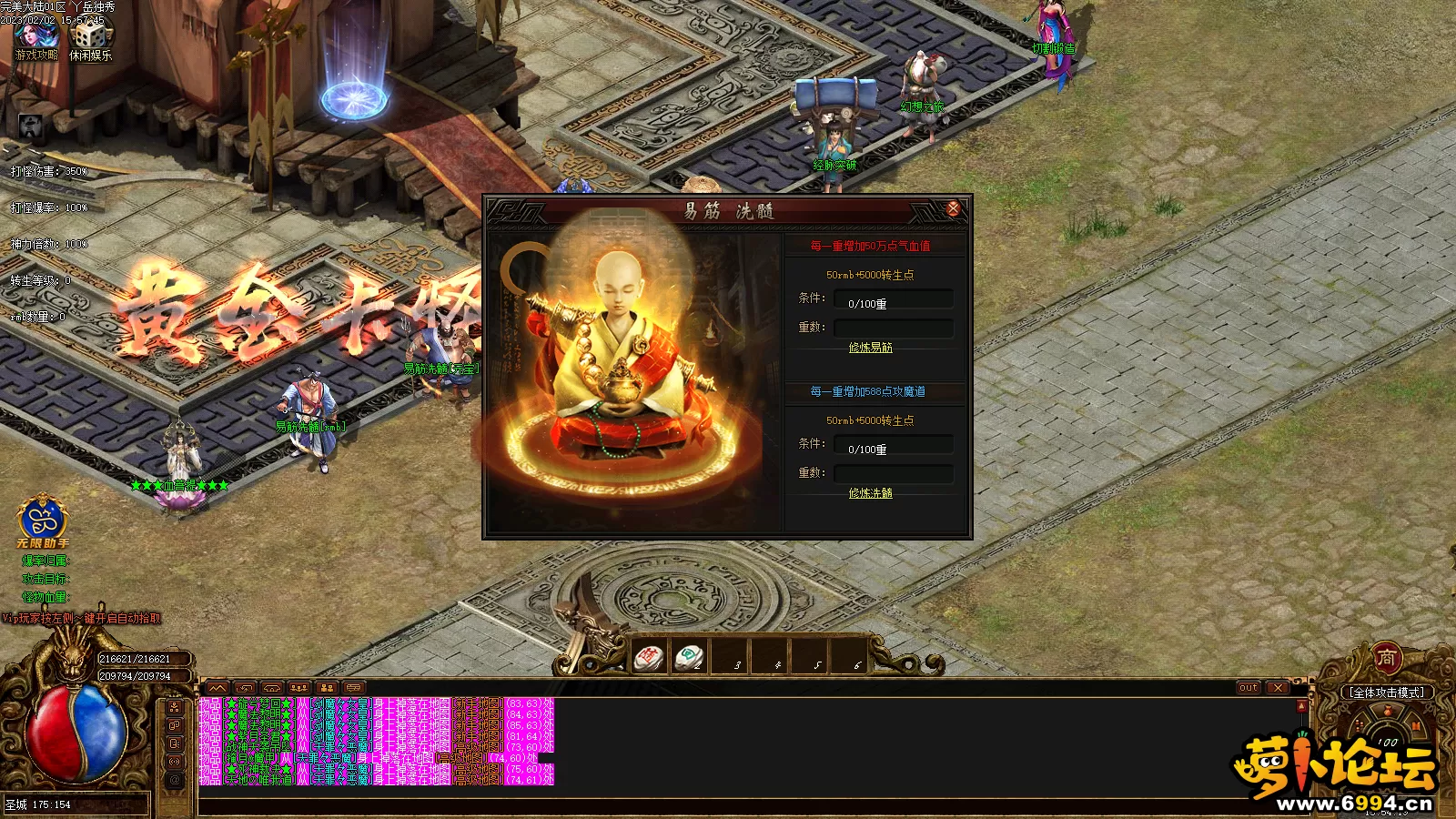Click the grey martial-figure buff icon

click(x=30, y=127)
